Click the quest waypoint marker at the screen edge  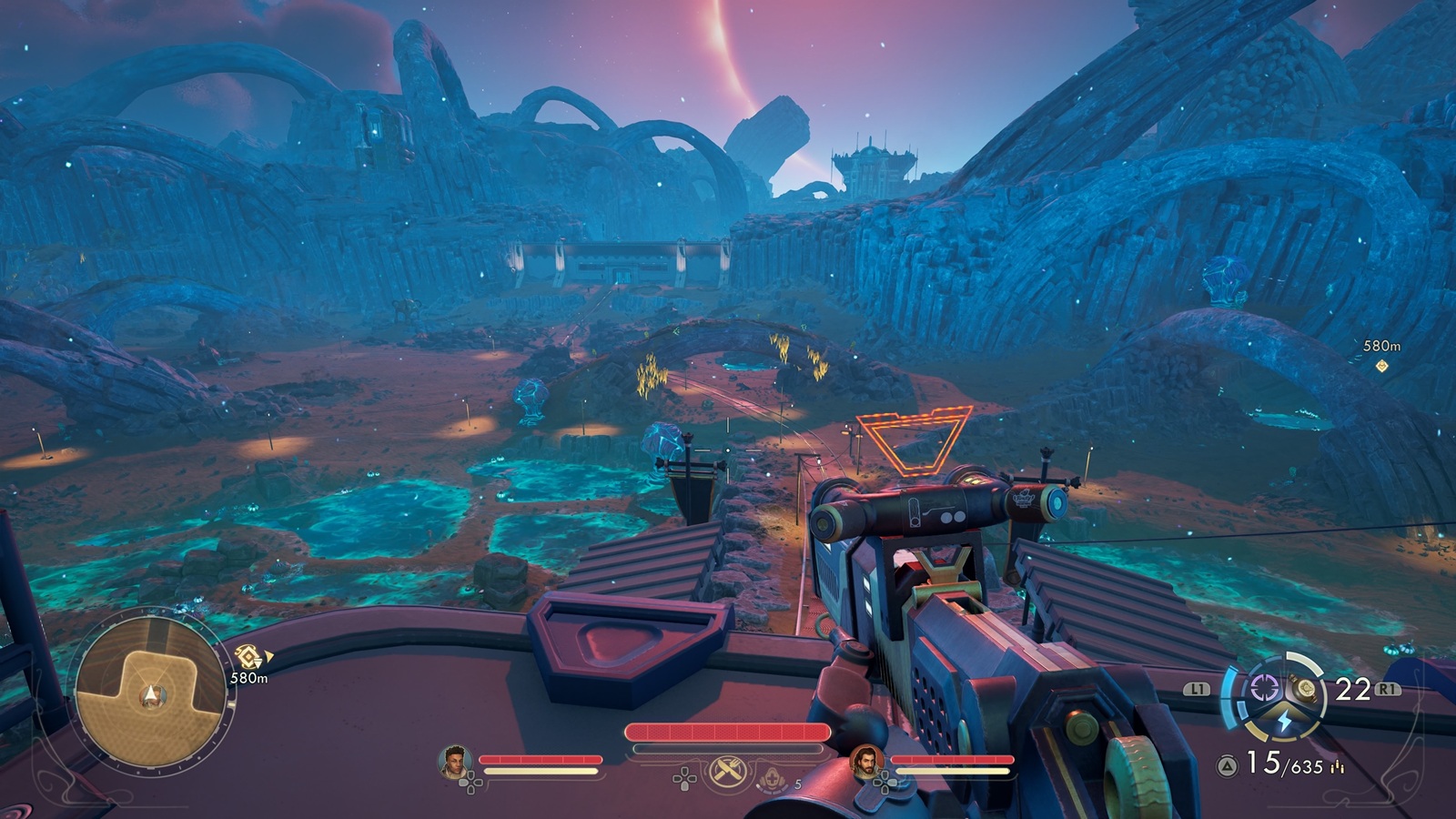1381,366
